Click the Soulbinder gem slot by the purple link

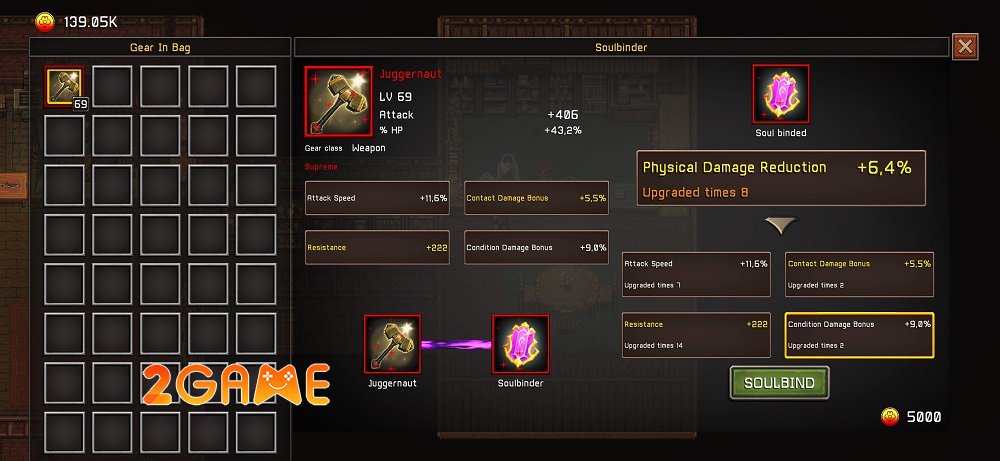coord(520,345)
